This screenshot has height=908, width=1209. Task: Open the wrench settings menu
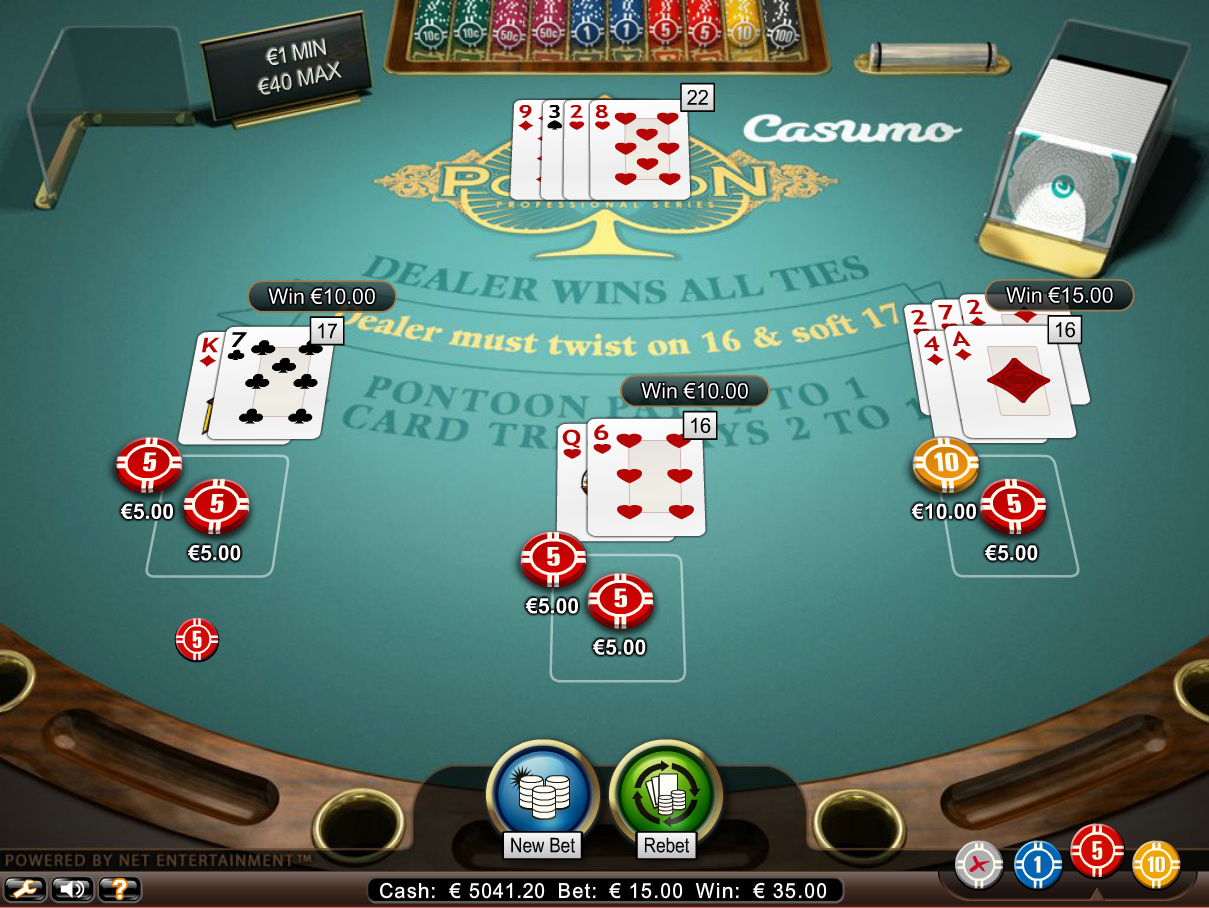click(25, 888)
